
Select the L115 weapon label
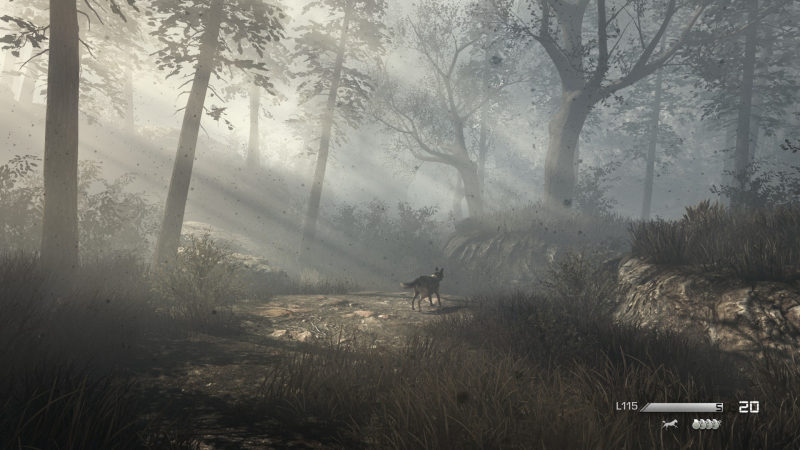coord(626,406)
